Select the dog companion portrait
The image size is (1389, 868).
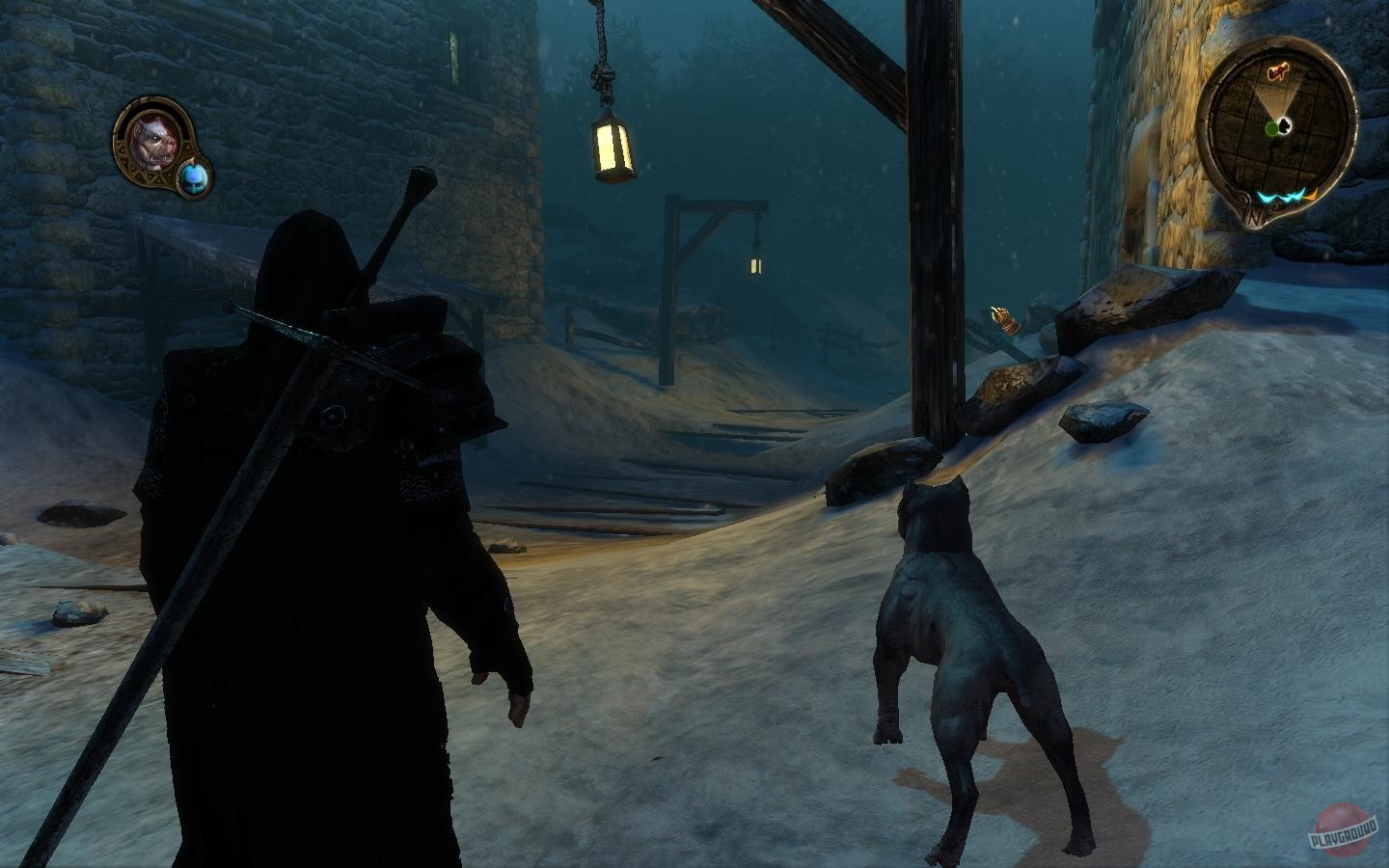coord(154,140)
